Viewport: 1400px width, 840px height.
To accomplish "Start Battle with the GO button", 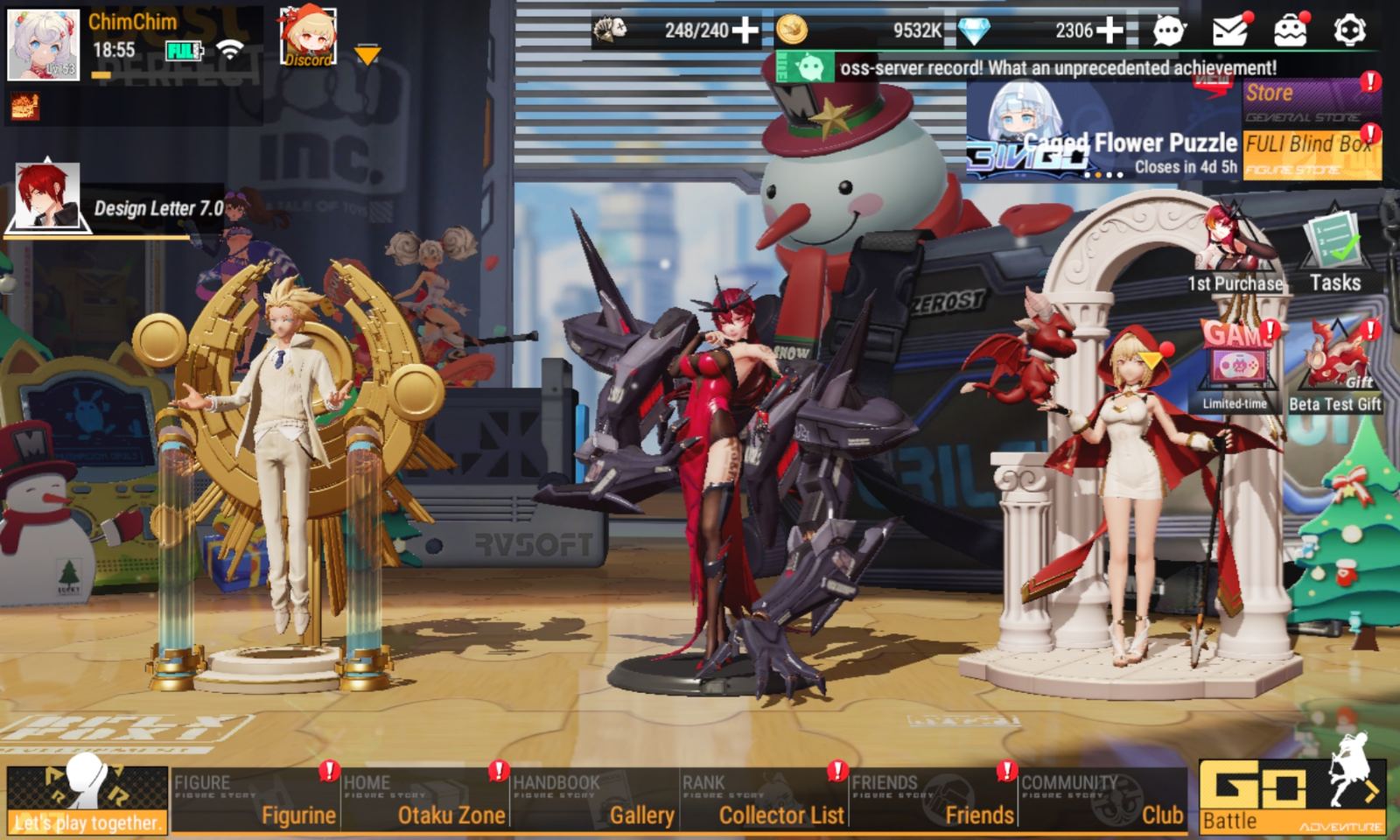I will (1291, 795).
